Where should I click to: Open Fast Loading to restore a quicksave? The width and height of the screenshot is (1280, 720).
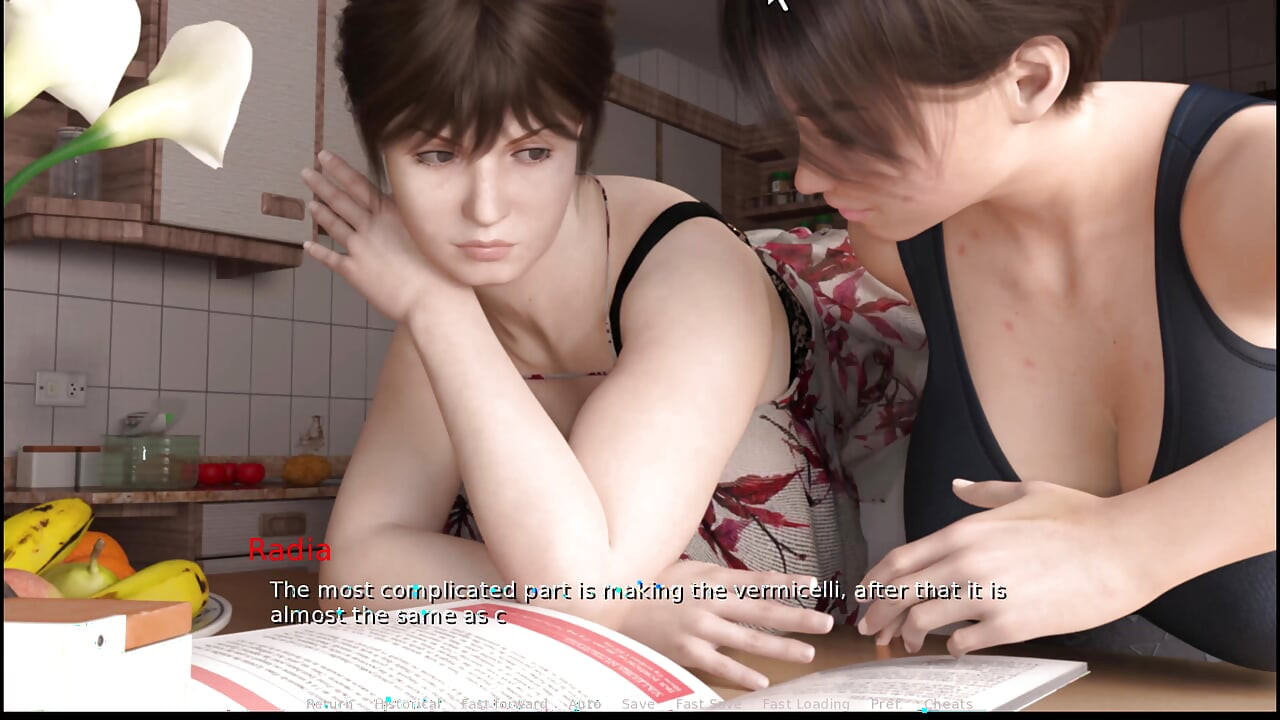coord(808,704)
